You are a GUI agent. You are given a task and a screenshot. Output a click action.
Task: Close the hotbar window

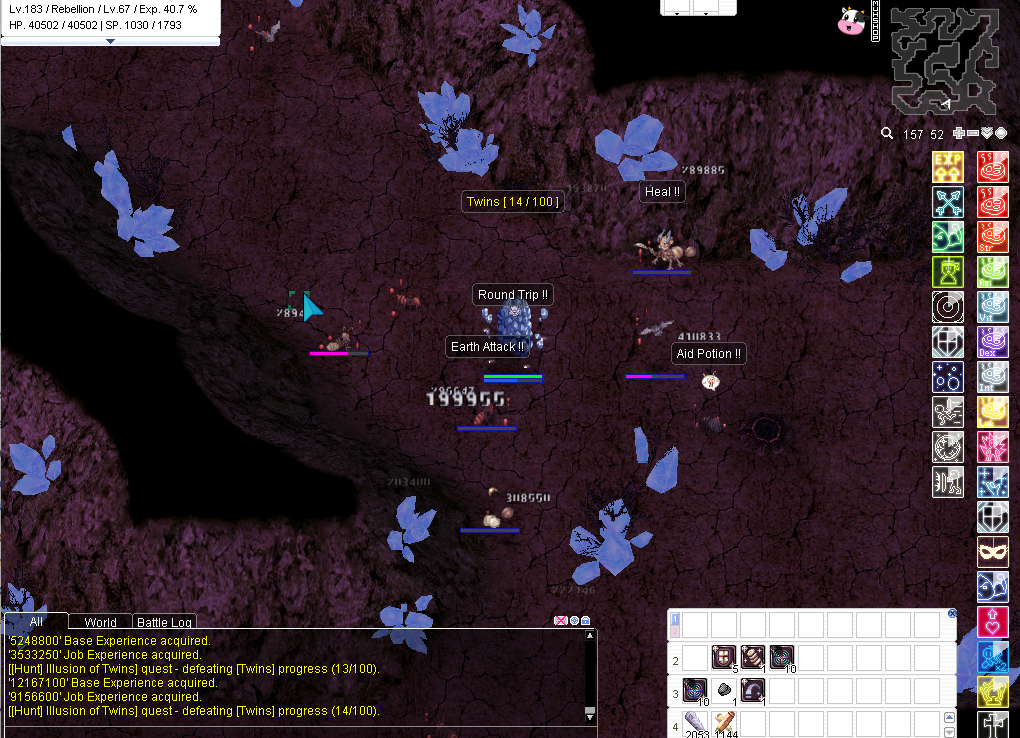click(x=952, y=613)
